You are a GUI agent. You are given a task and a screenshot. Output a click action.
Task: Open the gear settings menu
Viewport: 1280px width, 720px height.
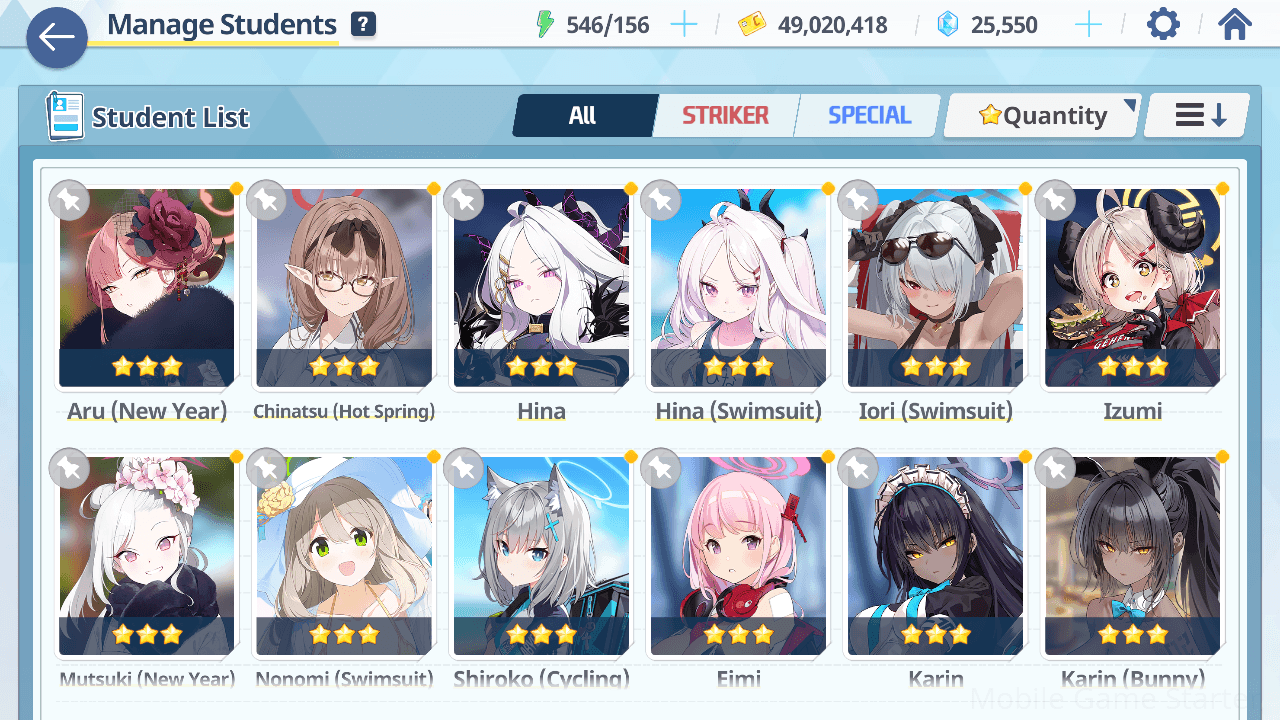tap(1163, 25)
